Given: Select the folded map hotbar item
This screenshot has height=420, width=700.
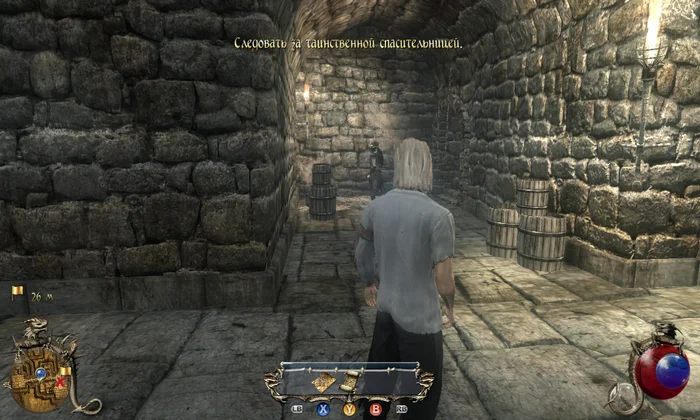Looking at the screenshot, I should click(x=325, y=382).
